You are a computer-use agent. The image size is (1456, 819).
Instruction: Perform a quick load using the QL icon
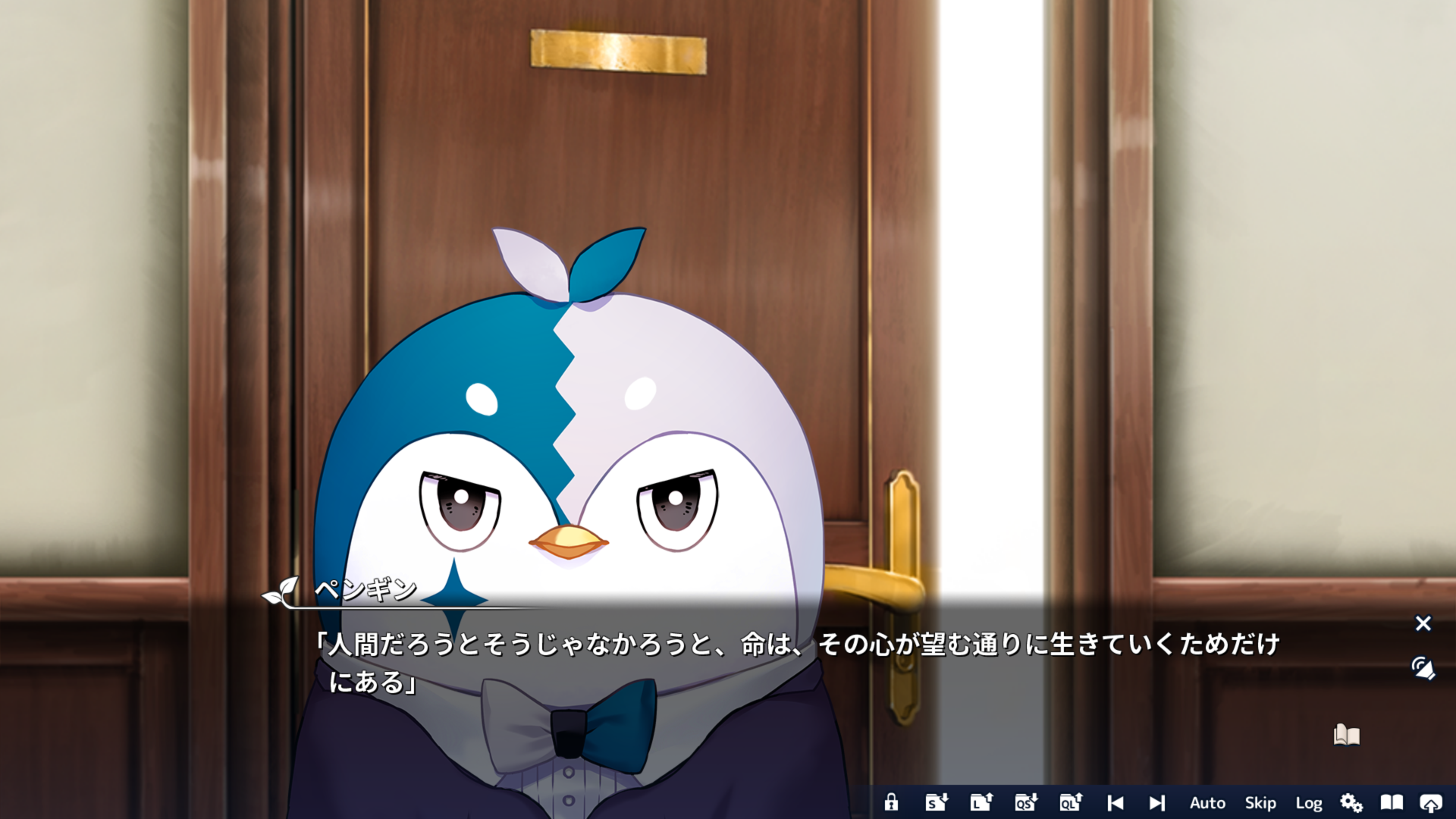(1070, 802)
